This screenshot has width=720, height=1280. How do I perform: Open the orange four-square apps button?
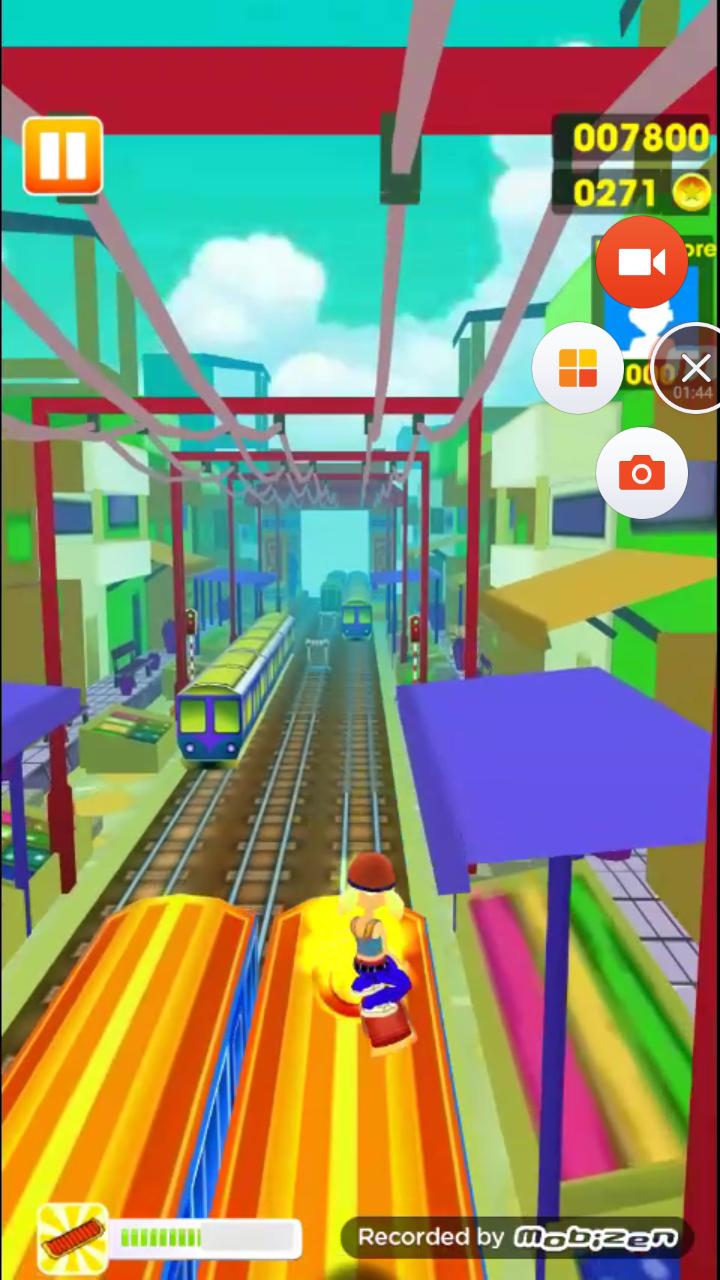[x=577, y=368]
